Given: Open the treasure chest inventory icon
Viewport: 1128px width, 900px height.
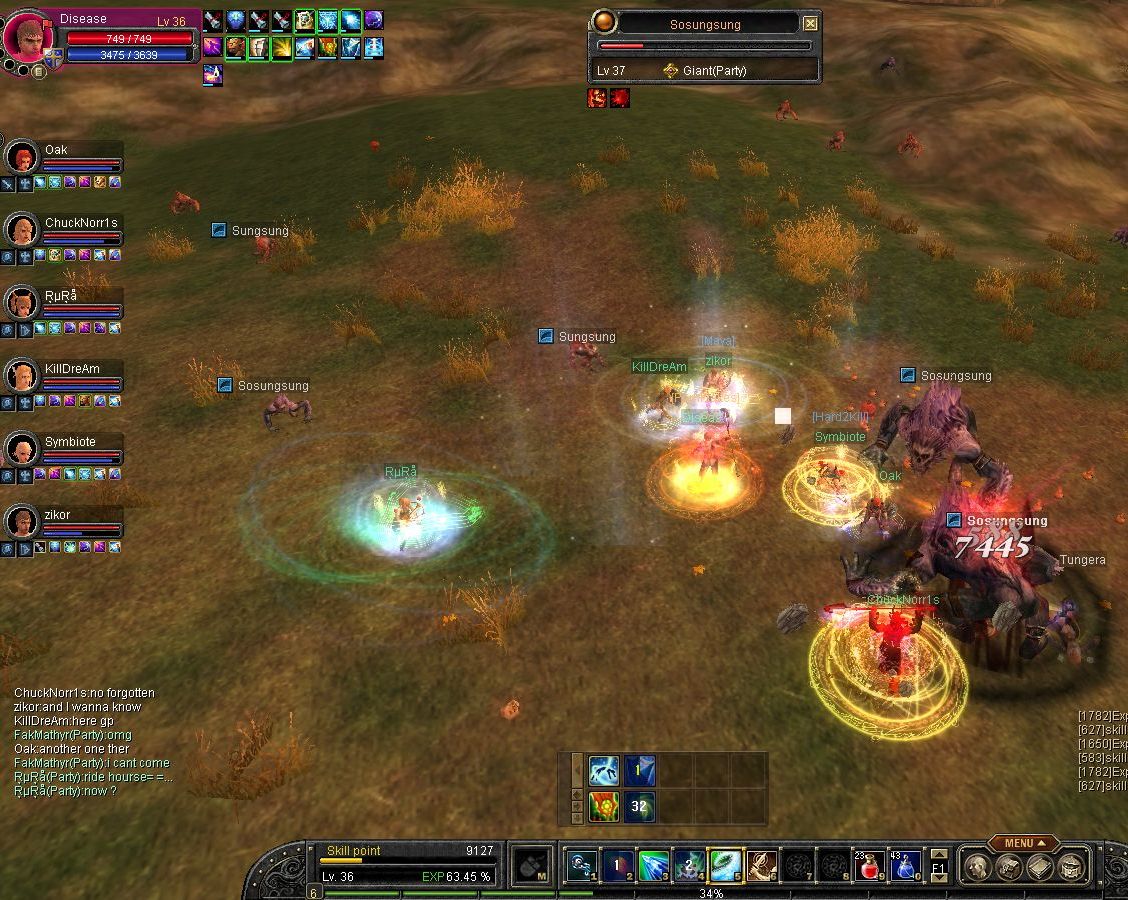Looking at the screenshot, I should click(1072, 867).
